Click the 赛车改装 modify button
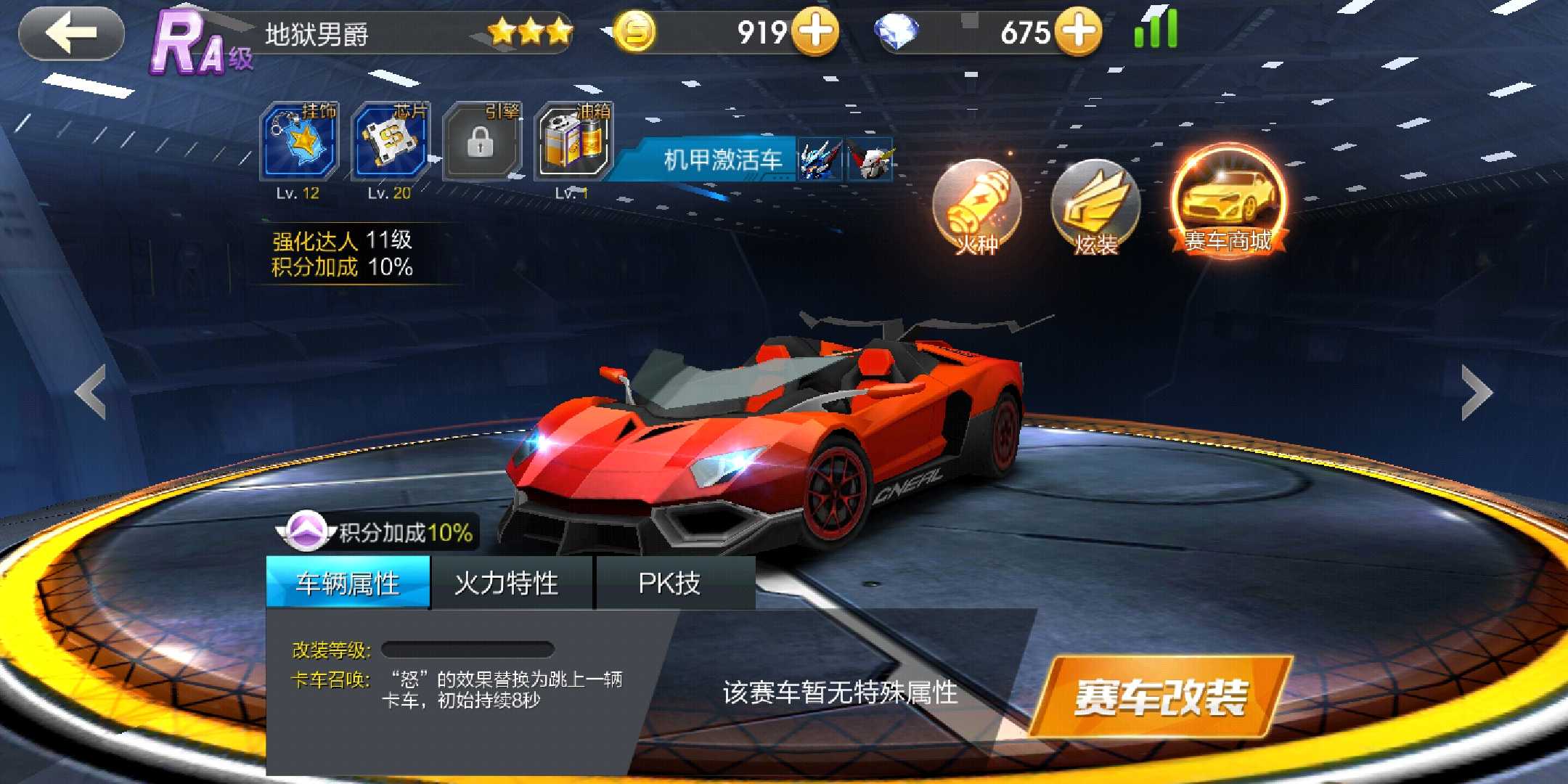 [x=1161, y=697]
